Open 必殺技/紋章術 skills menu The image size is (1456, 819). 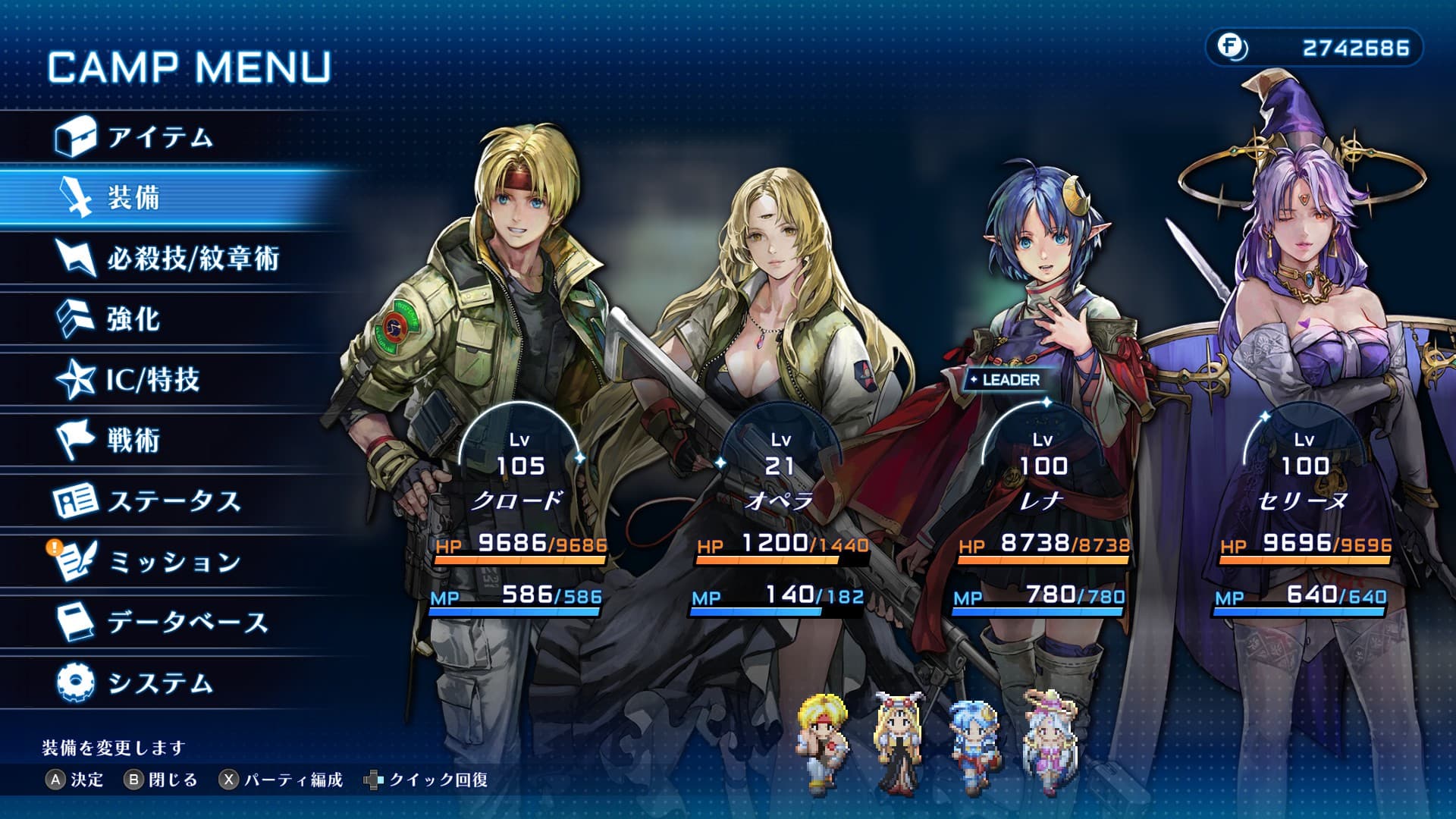coord(193,259)
